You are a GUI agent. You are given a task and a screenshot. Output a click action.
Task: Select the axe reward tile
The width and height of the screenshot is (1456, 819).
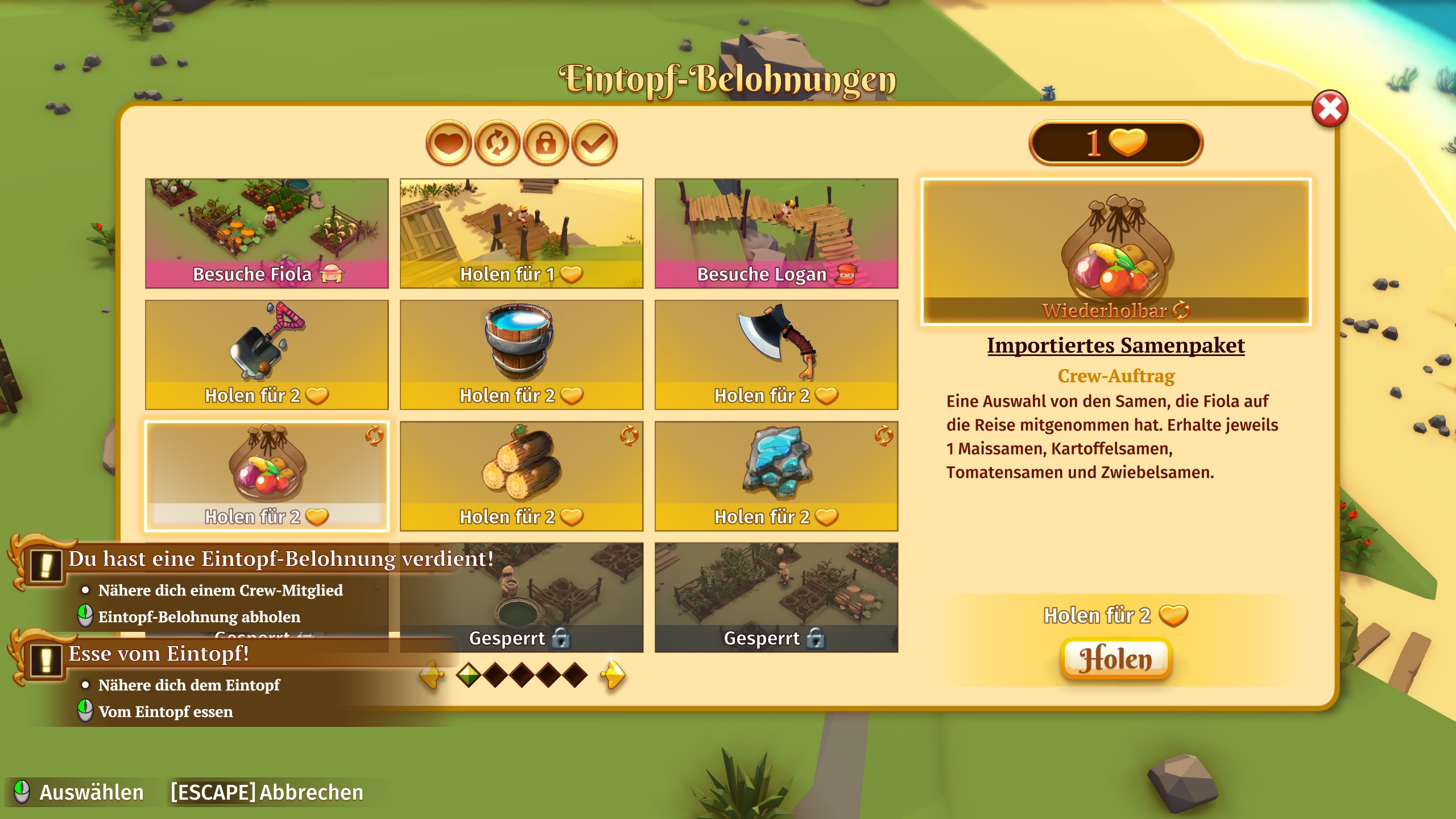[776, 354]
